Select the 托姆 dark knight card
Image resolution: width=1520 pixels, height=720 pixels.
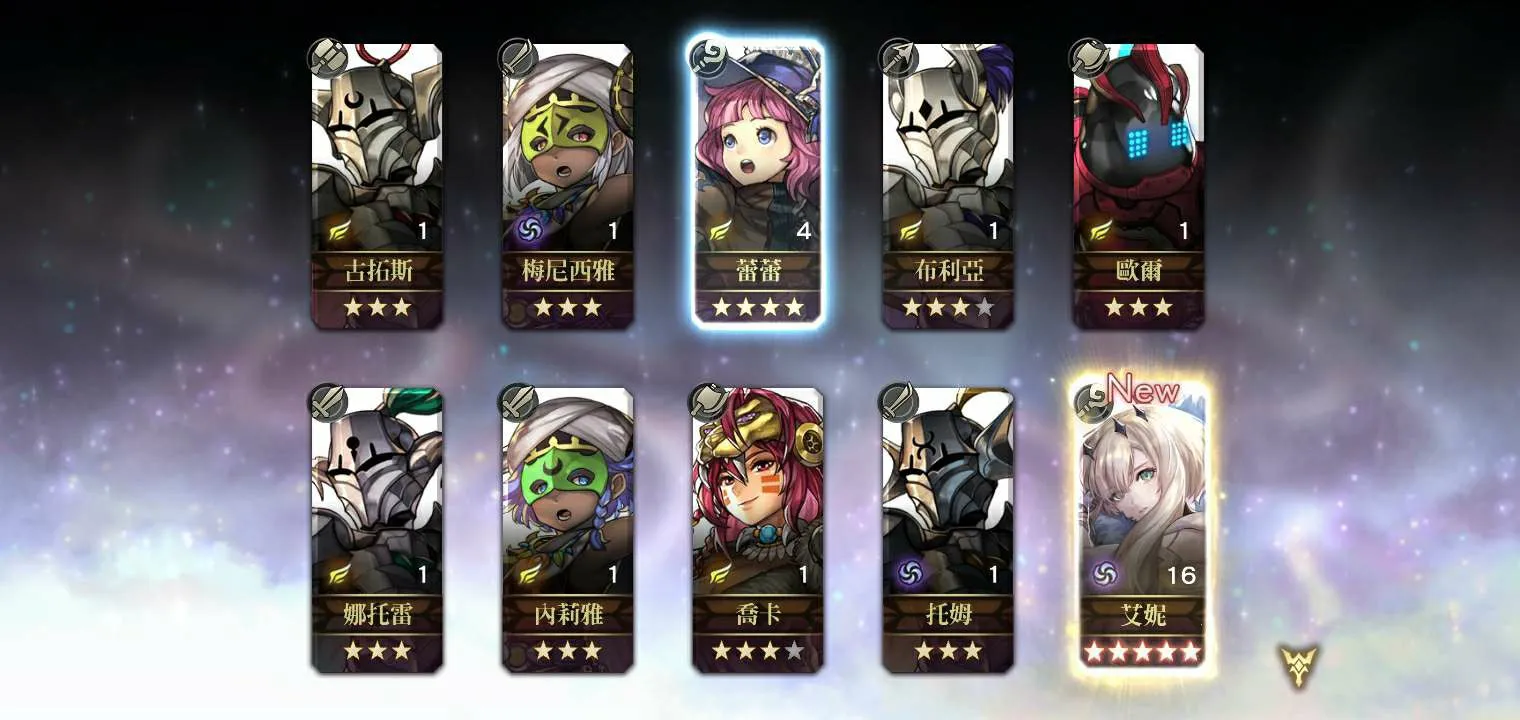[947, 529]
